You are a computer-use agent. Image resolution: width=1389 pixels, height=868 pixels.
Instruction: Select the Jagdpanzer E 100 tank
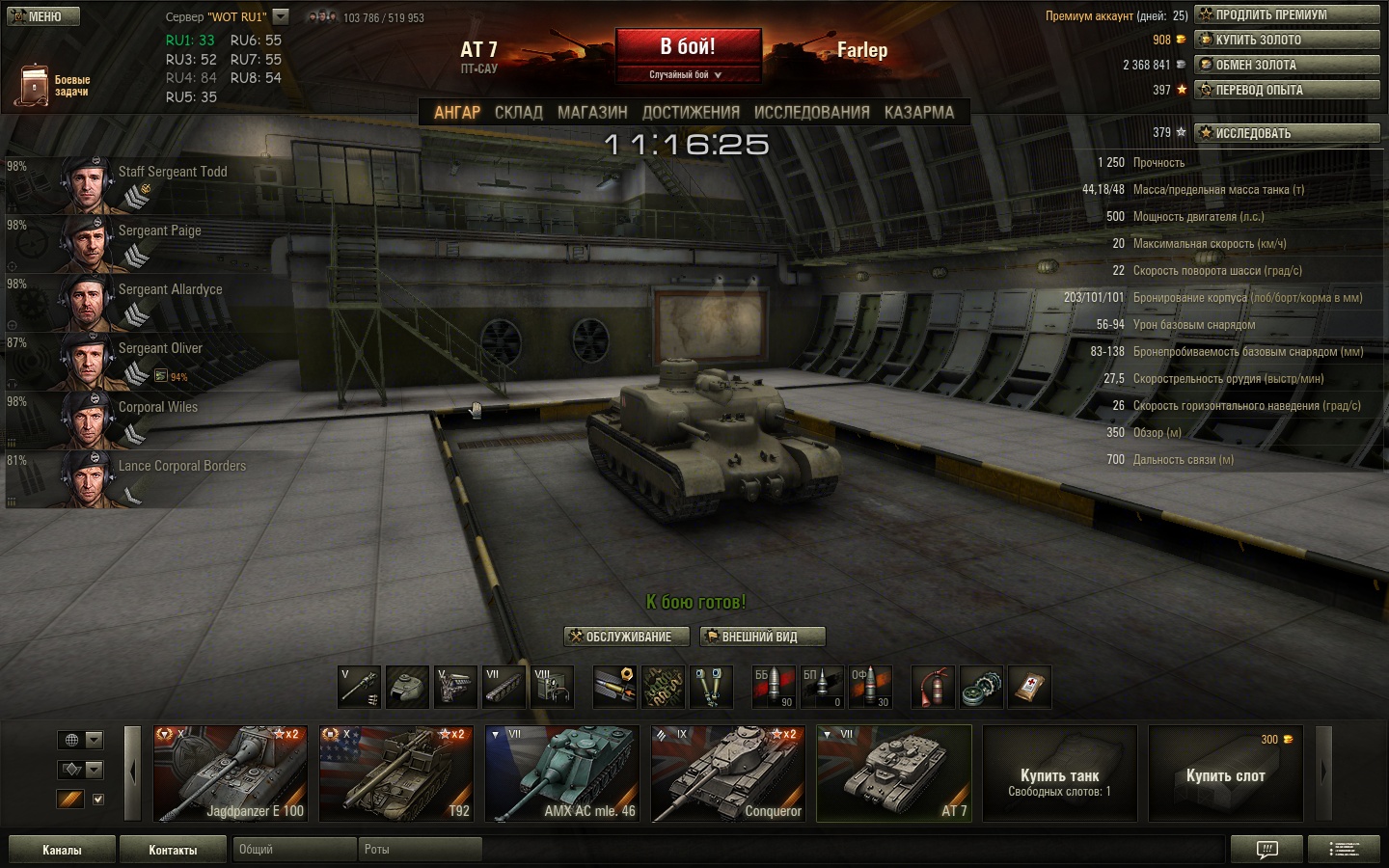231,773
